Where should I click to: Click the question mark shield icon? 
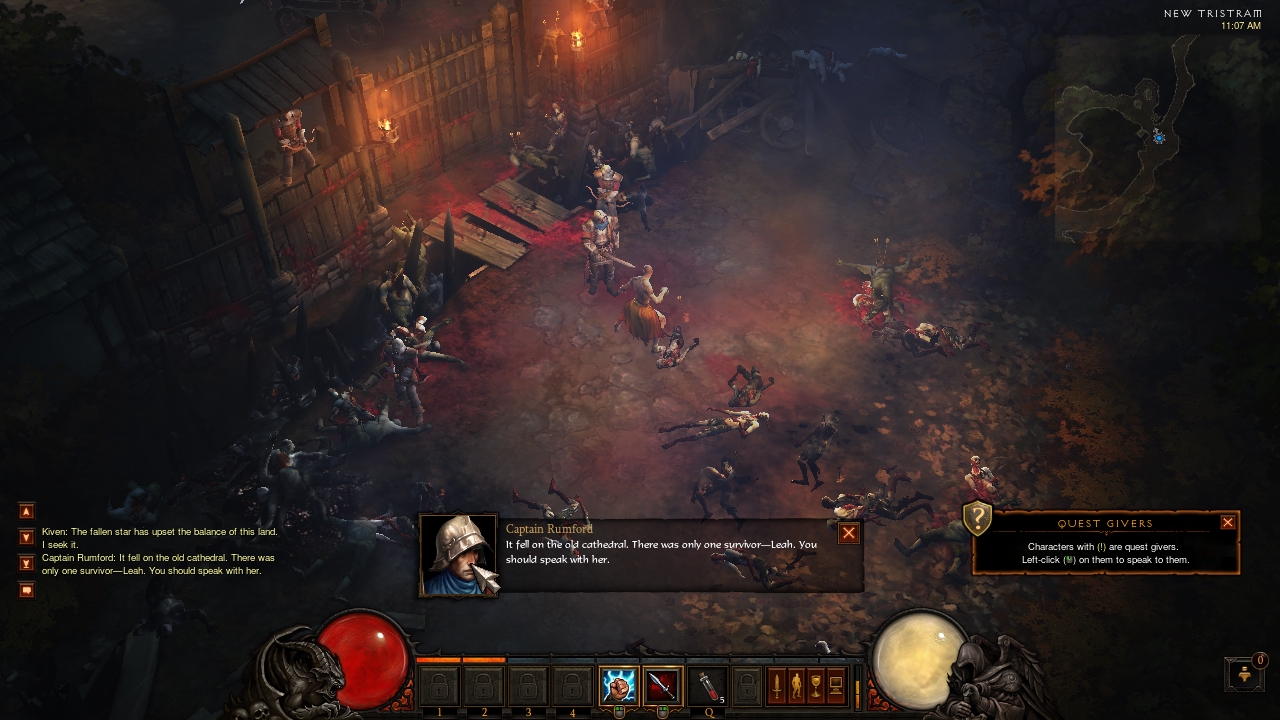(977, 519)
